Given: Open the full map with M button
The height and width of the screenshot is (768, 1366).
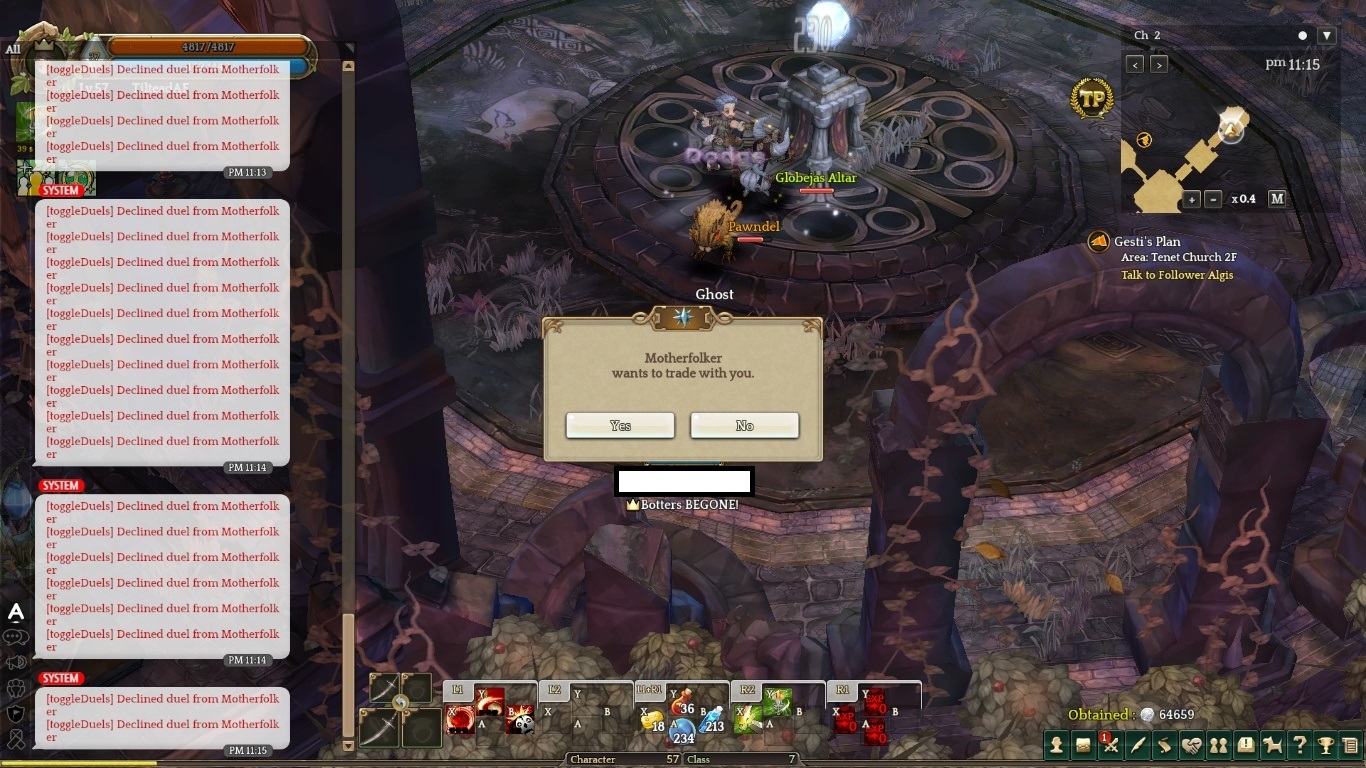Looking at the screenshot, I should point(1277,199).
